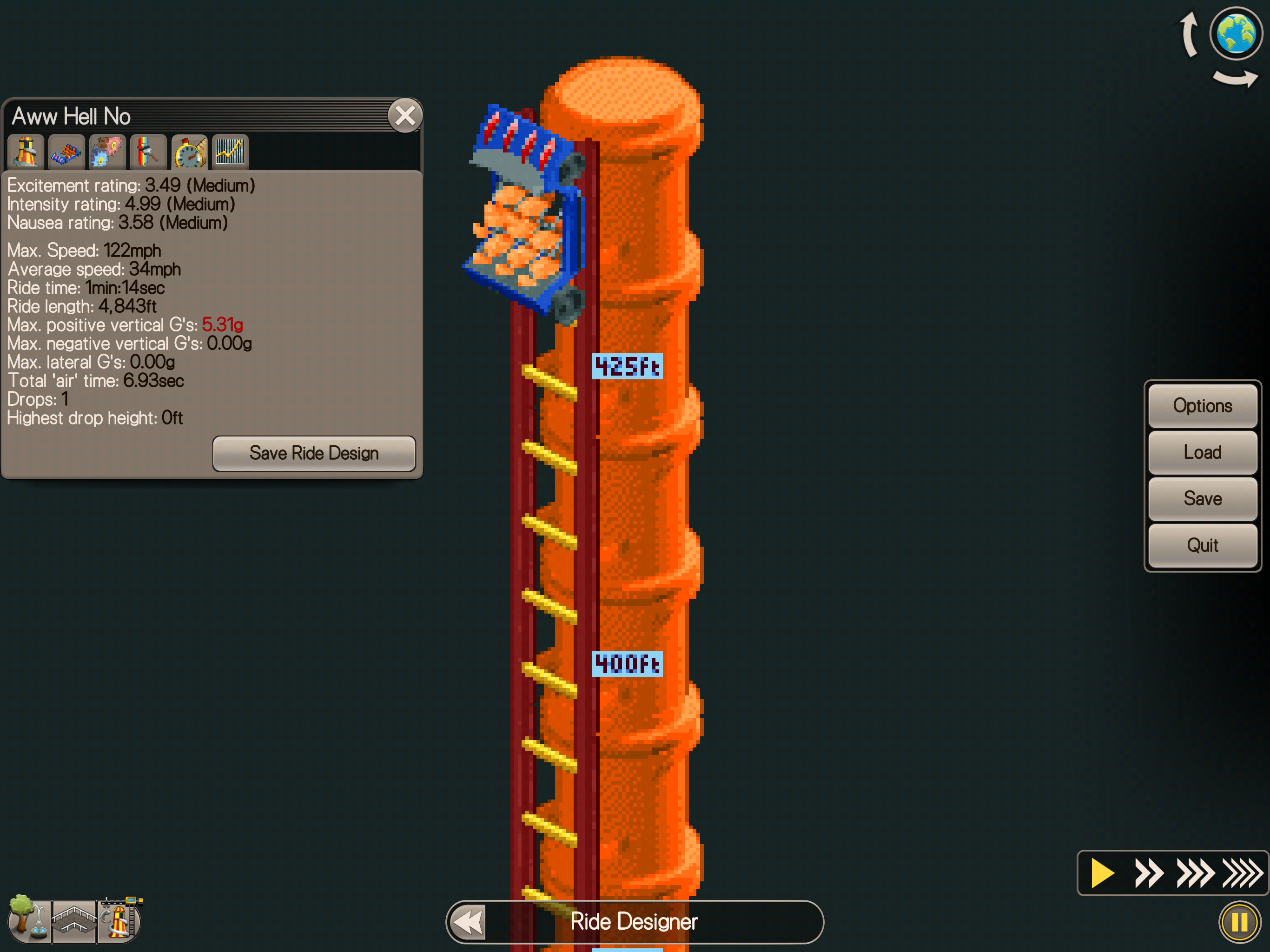Image resolution: width=1270 pixels, height=952 pixels.
Task: Choose Load from the side menu
Action: [1202, 452]
